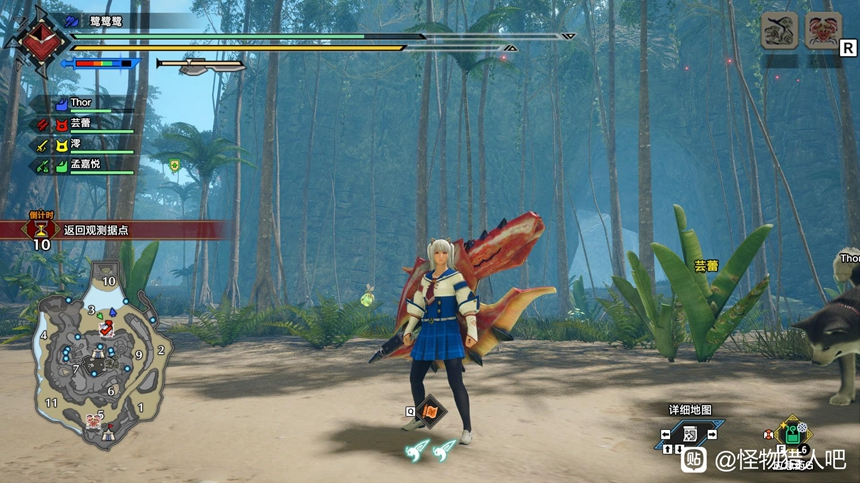Open the 详细地图 action bar shortcut

690,434
